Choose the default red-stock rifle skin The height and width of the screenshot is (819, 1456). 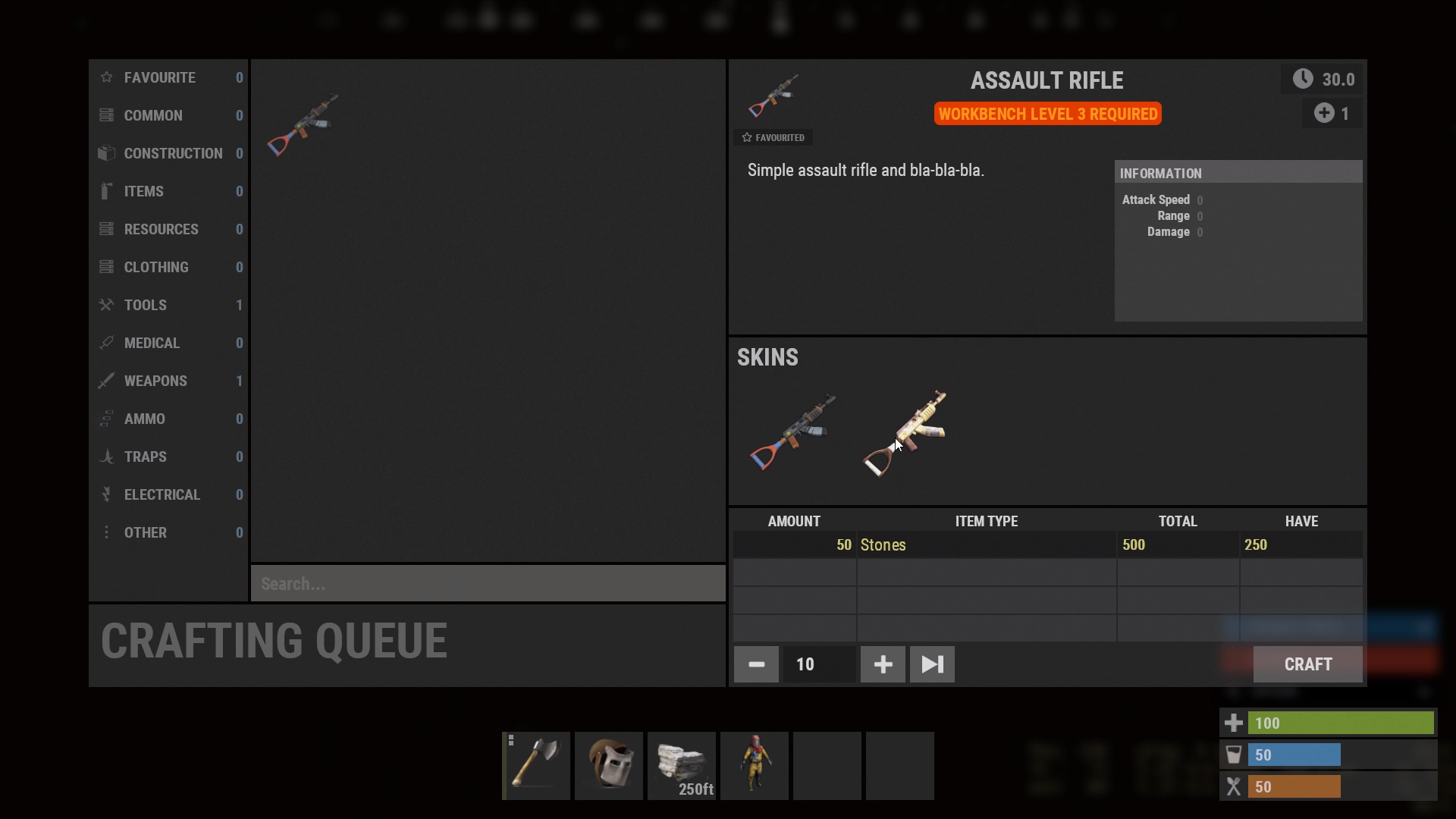pos(792,433)
